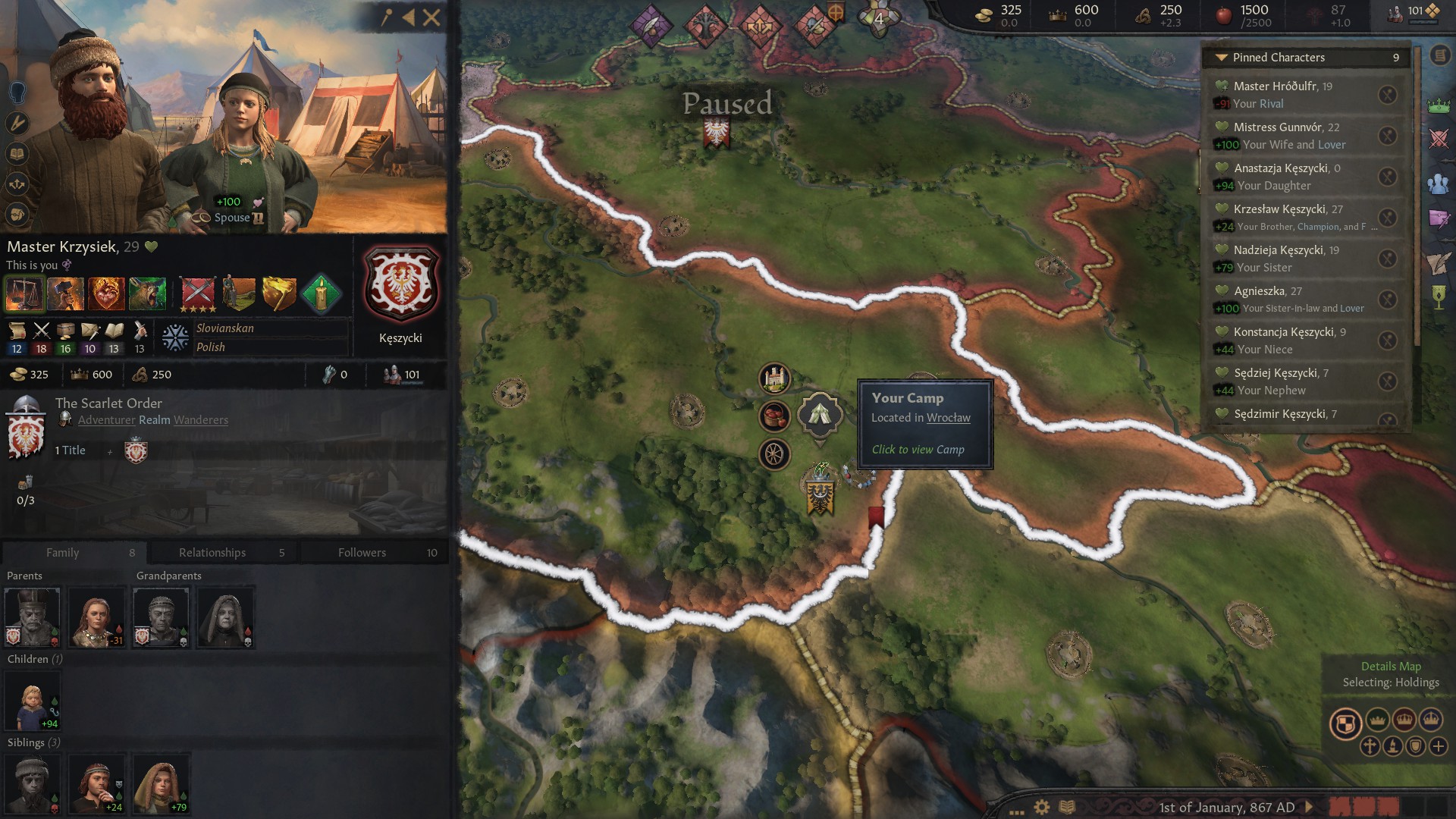This screenshot has width=1456, height=819.
Task: Open the camp tent icon
Action: (820, 414)
